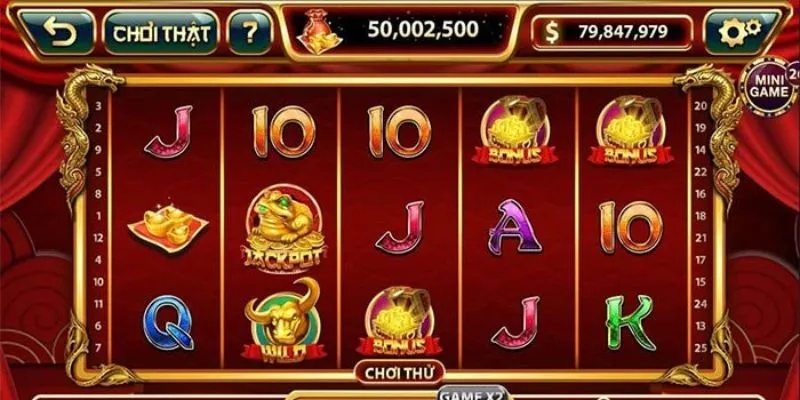Switch to Chơi Thật real play mode
This screenshot has width=800, height=400.
[161, 32]
